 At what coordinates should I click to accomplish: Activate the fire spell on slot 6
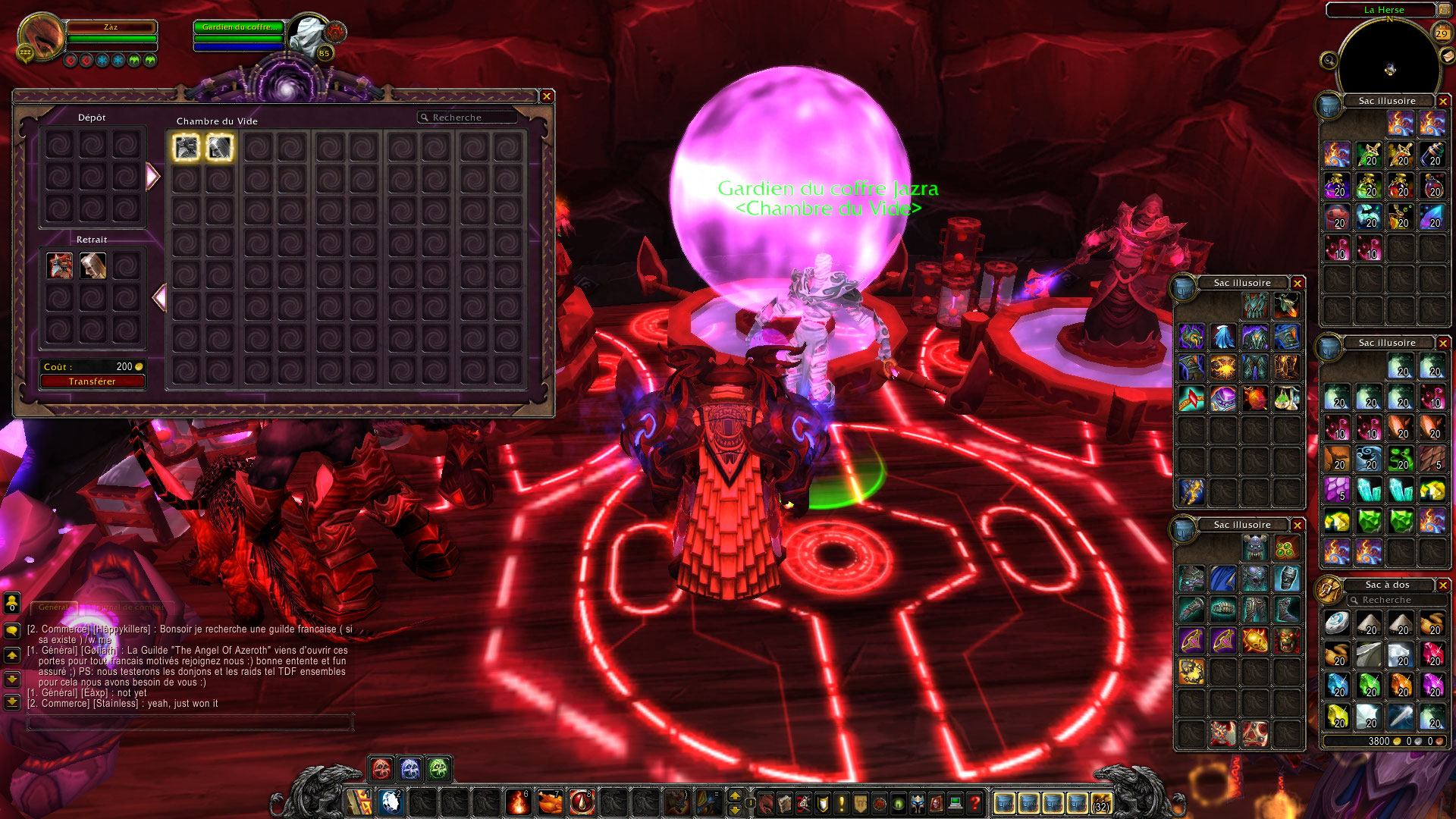tap(518, 802)
